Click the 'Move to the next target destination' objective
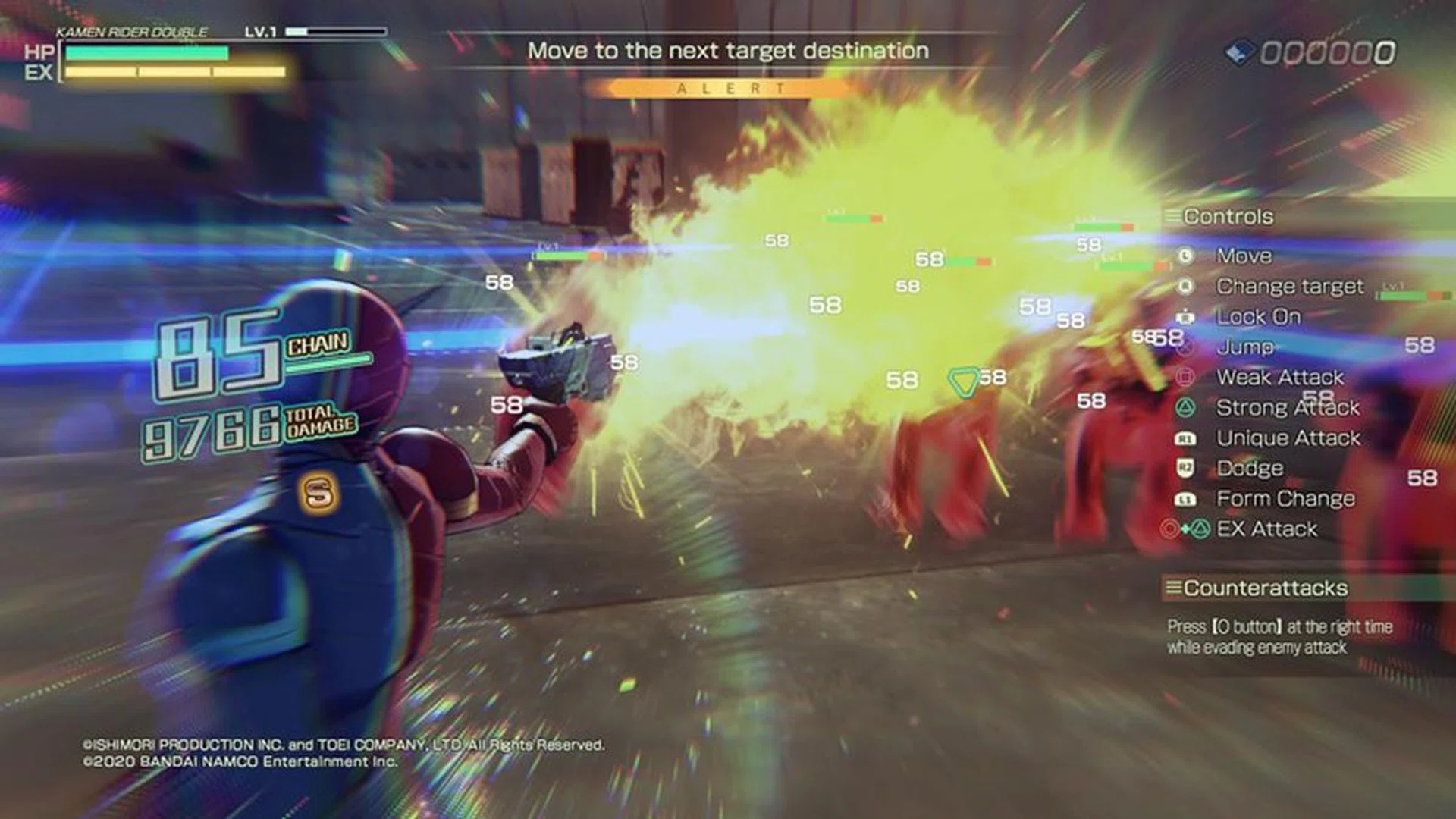The width and height of the screenshot is (1456, 819). click(x=728, y=51)
